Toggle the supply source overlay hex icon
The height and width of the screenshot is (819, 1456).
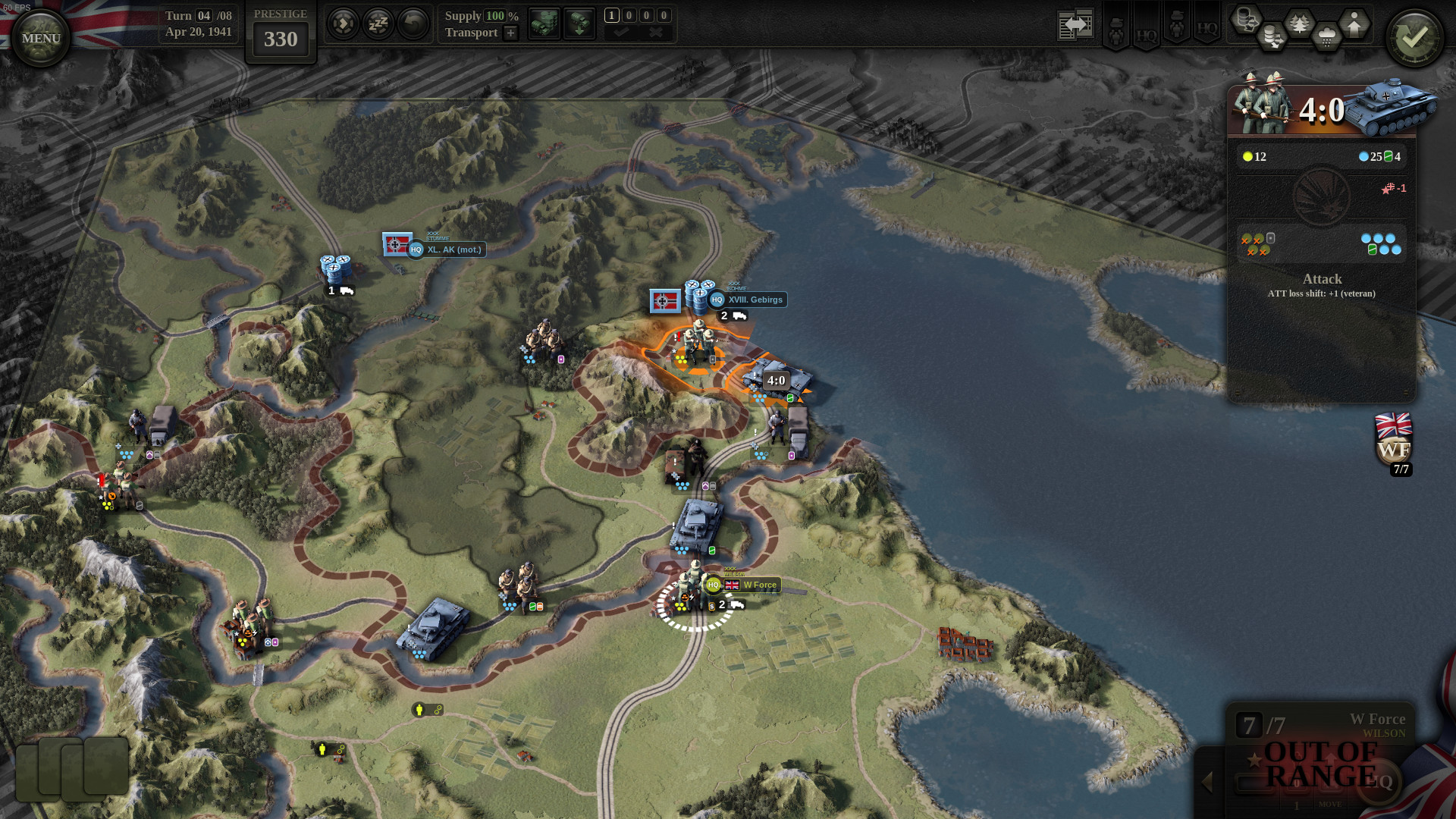1247,19
